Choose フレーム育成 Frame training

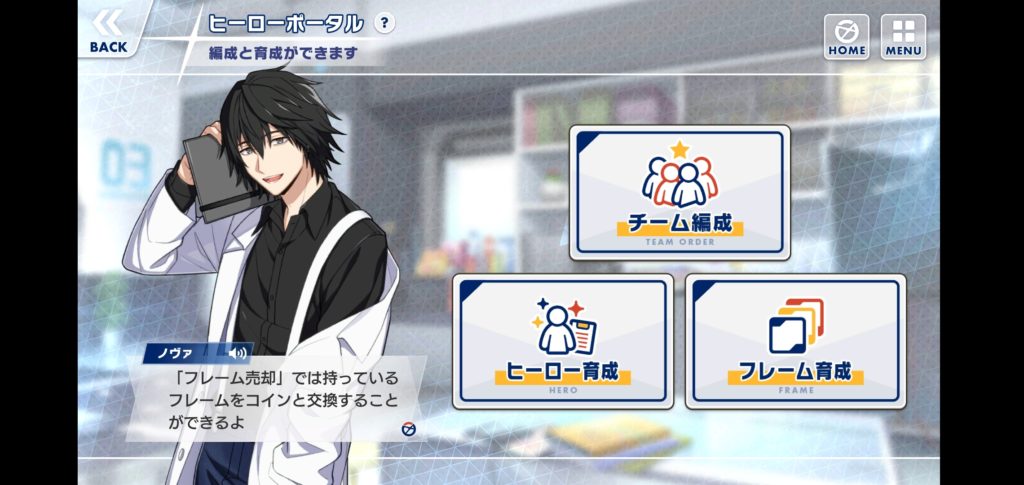tap(795, 342)
